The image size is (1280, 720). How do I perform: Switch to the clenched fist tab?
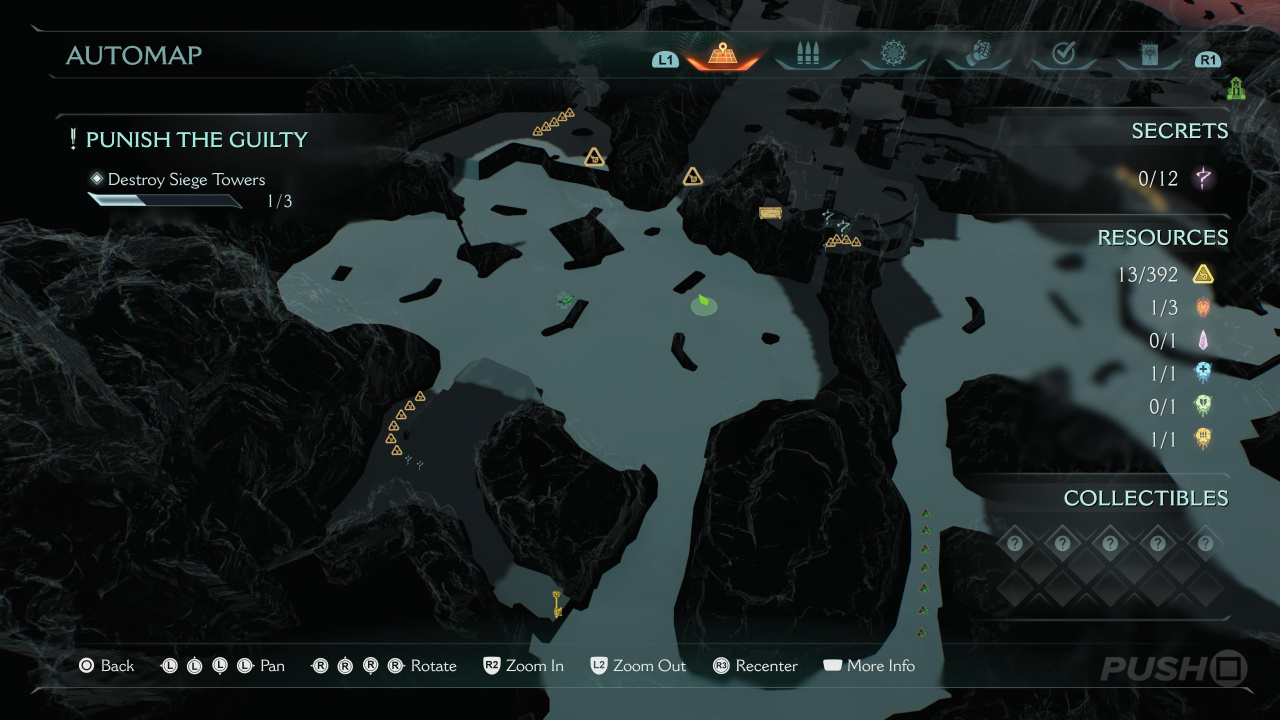[x=978, y=54]
